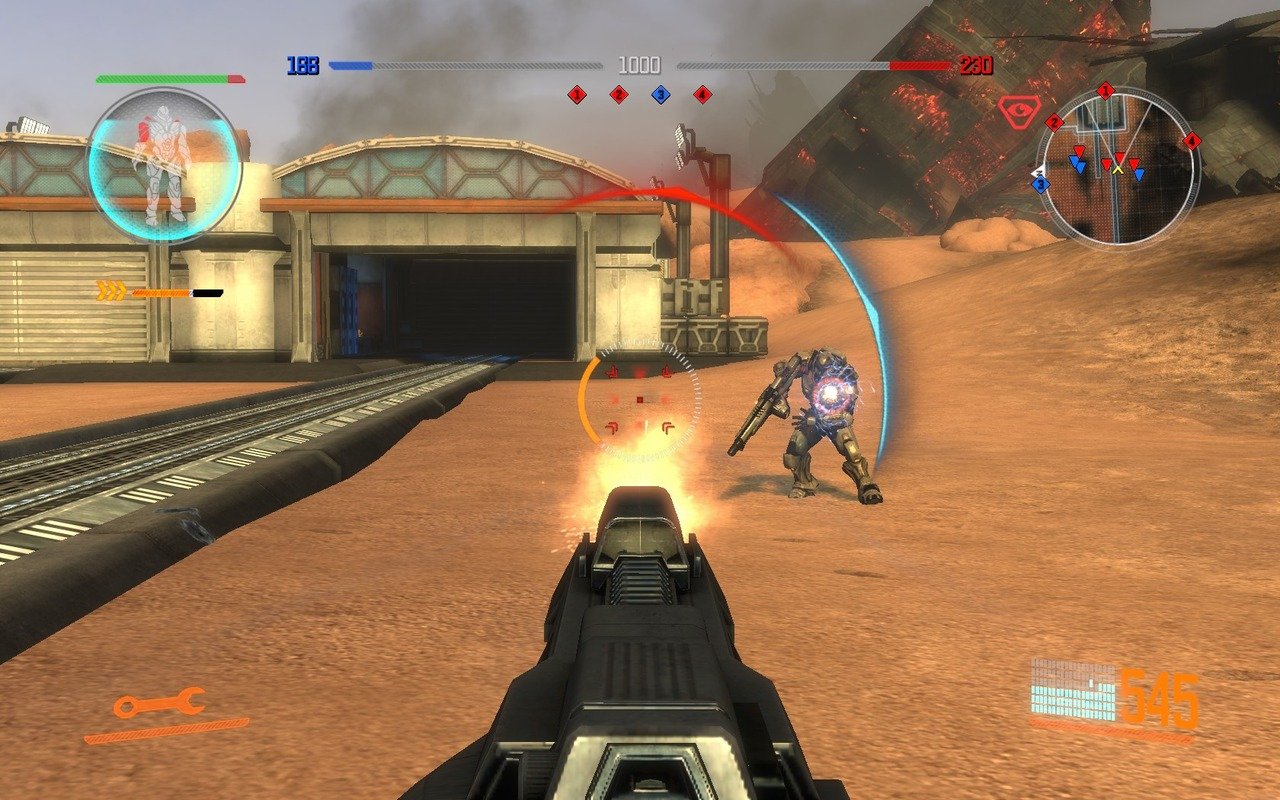The image size is (1280, 800).
Task: Select blue control point 3 under score bar
Action: tap(660, 95)
